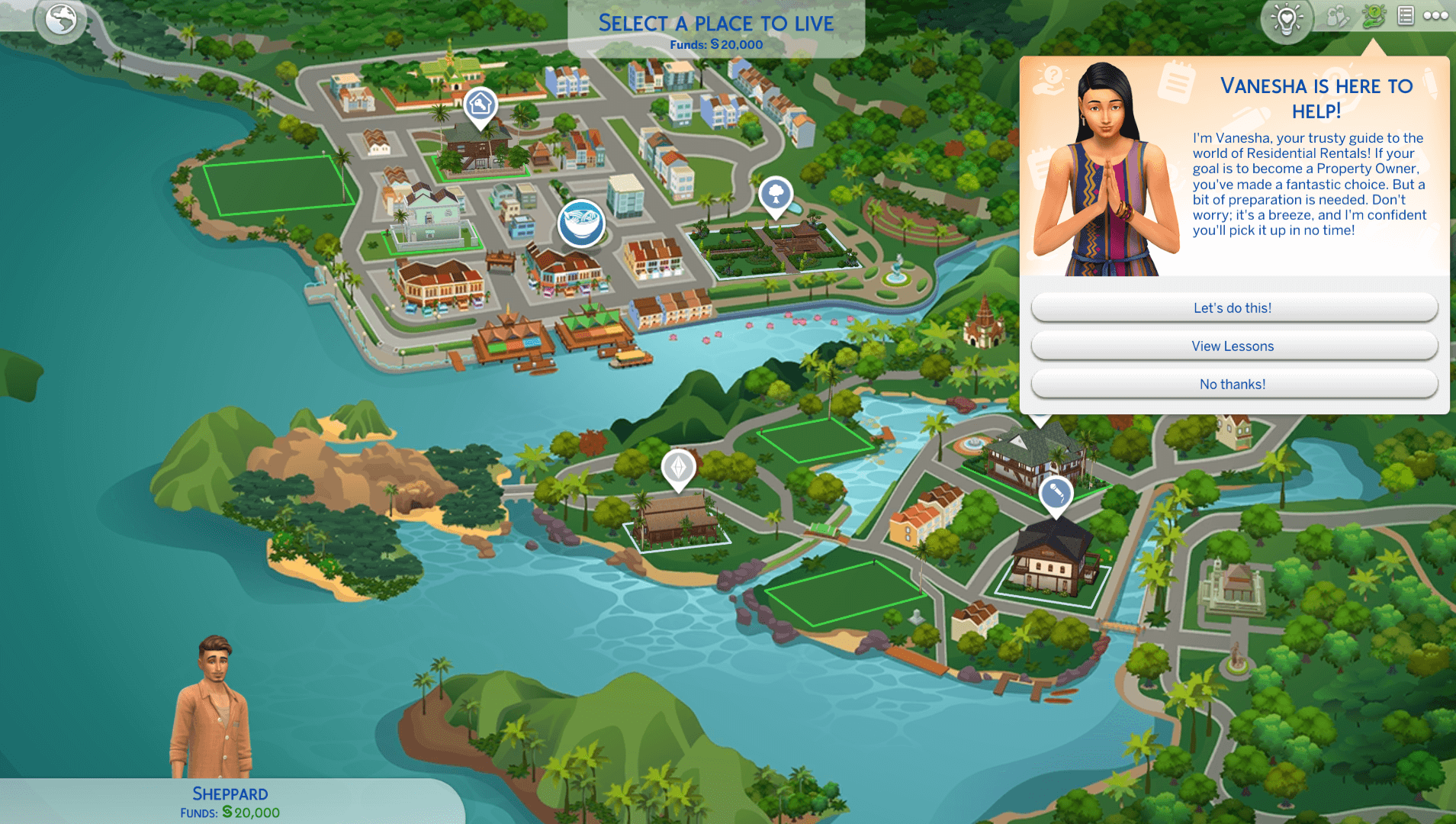
Task: Toggle the green question-mark help hand icon
Action: click(x=1374, y=17)
